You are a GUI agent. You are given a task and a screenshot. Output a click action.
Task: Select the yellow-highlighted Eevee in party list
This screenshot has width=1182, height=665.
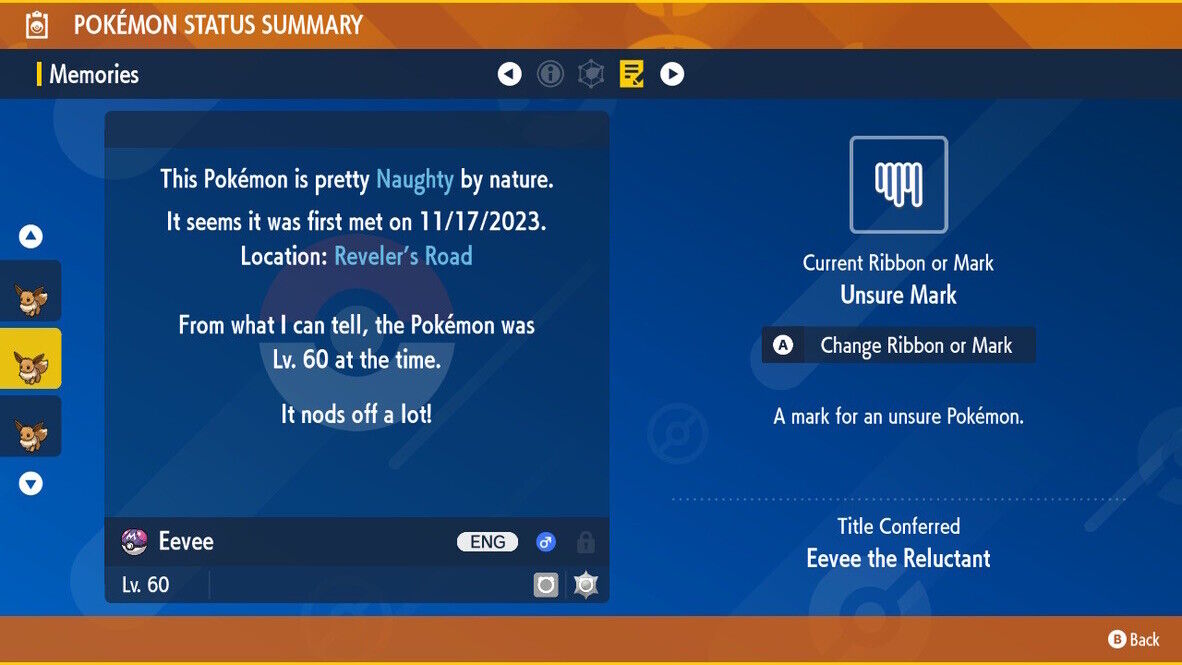coord(30,358)
